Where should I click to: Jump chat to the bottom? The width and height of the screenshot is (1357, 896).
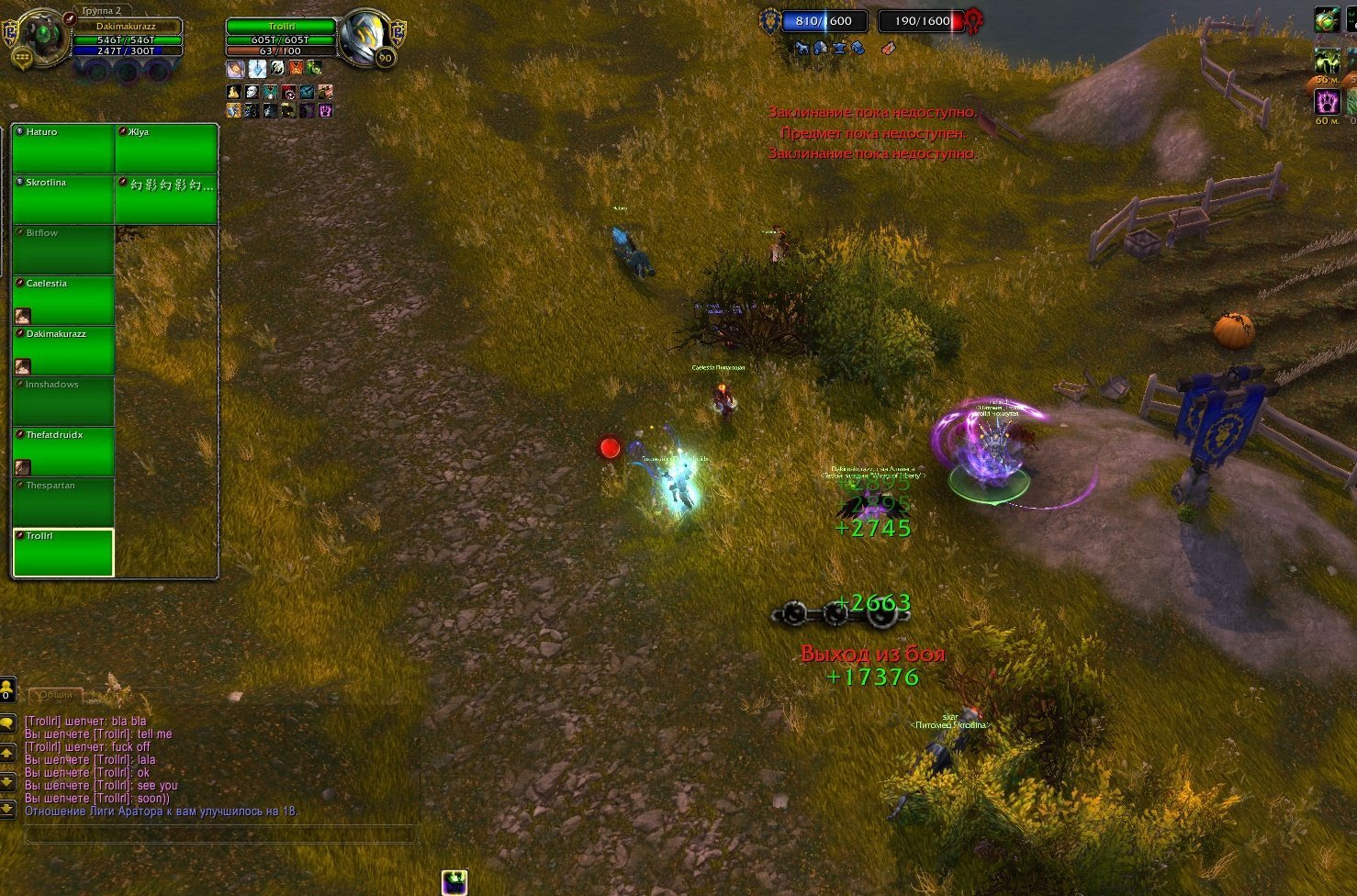7,809
